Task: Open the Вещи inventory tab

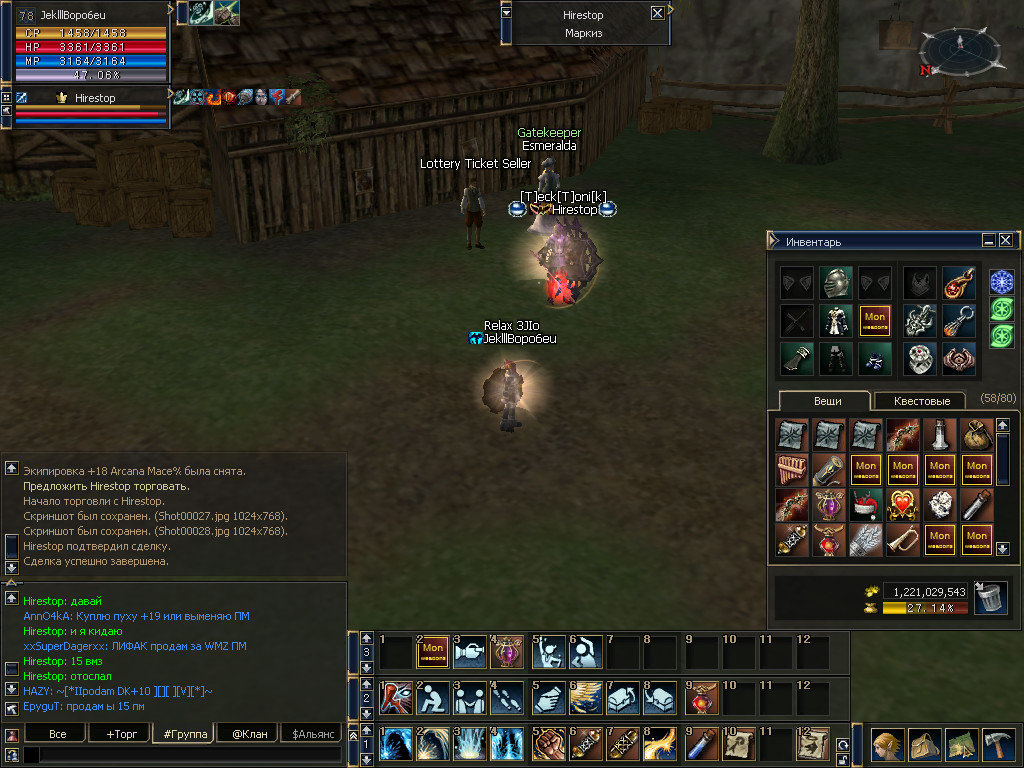Action: click(x=827, y=401)
